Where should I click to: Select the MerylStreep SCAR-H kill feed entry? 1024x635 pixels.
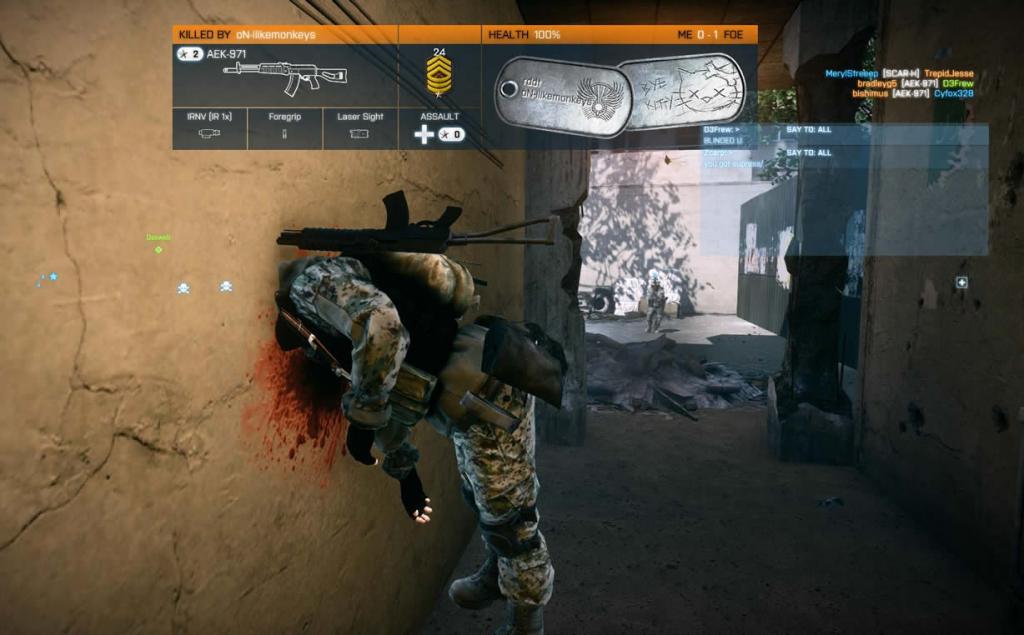pyautogui.click(x=899, y=73)
